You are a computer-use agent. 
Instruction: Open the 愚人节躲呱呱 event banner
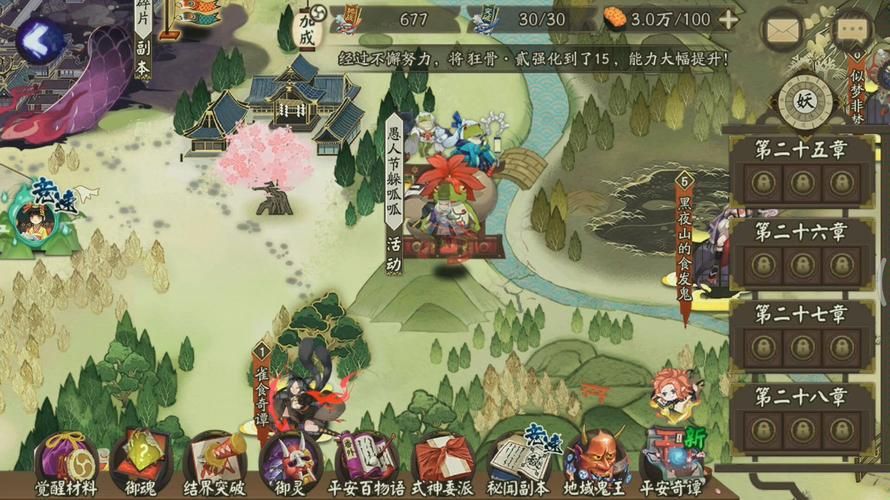pos(395,195)
